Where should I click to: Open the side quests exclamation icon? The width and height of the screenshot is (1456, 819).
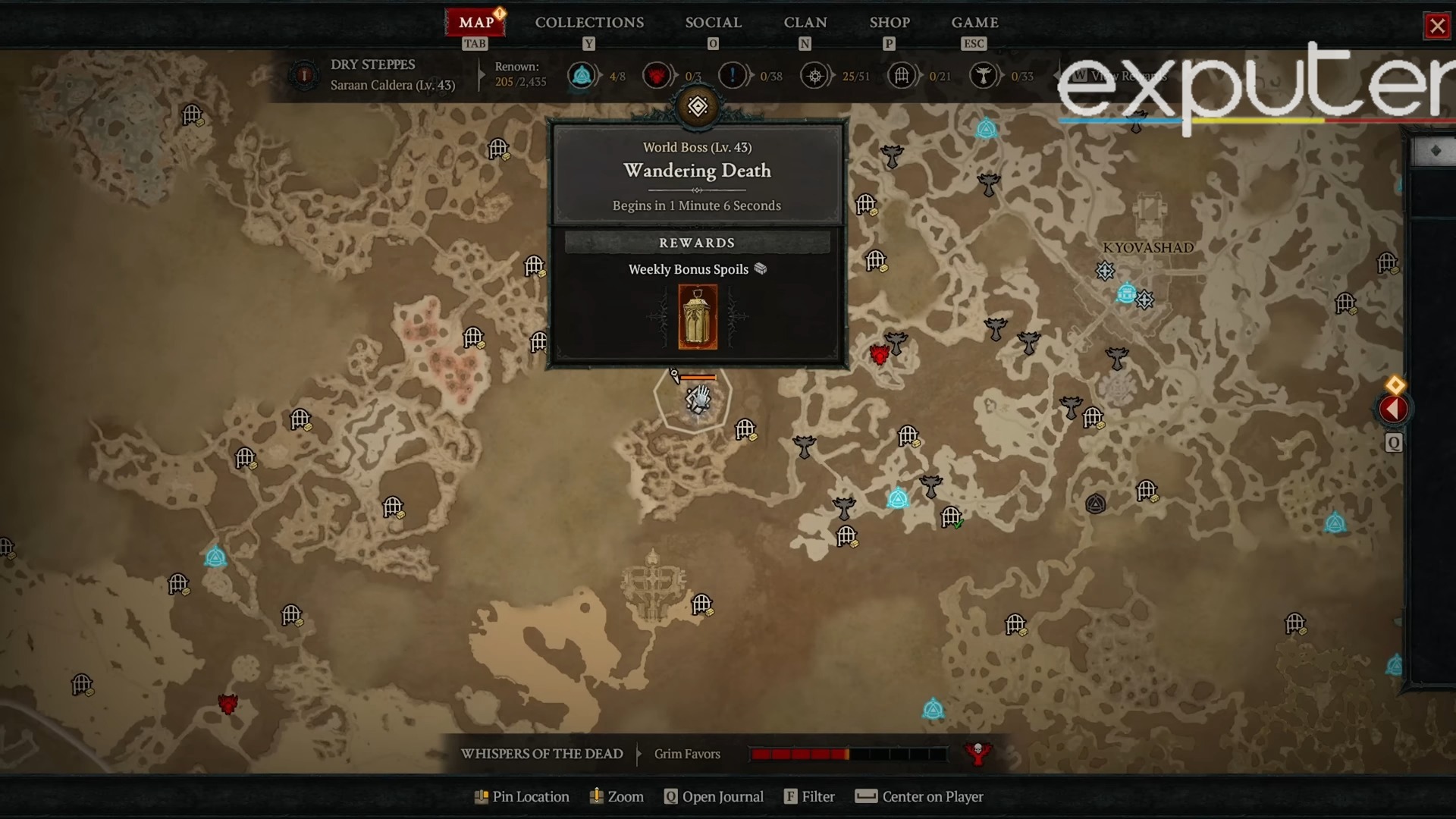(x=732, y=76)
